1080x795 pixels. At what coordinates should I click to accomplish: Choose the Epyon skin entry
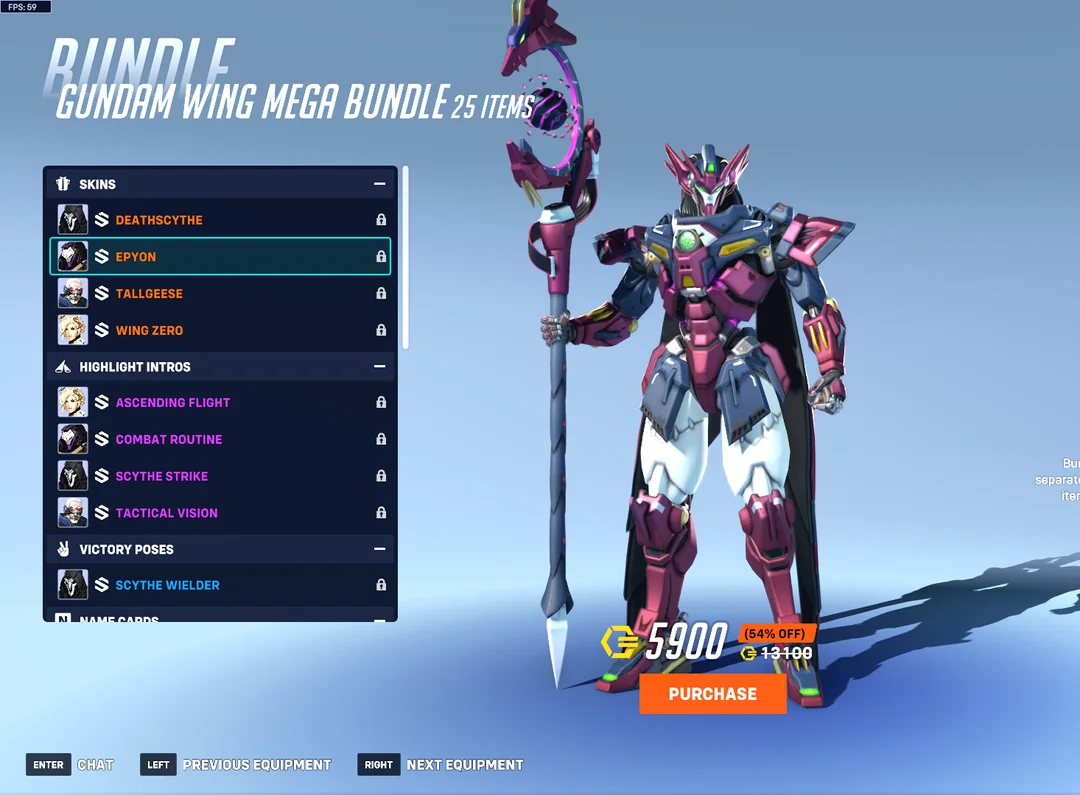tap(220, 257)
